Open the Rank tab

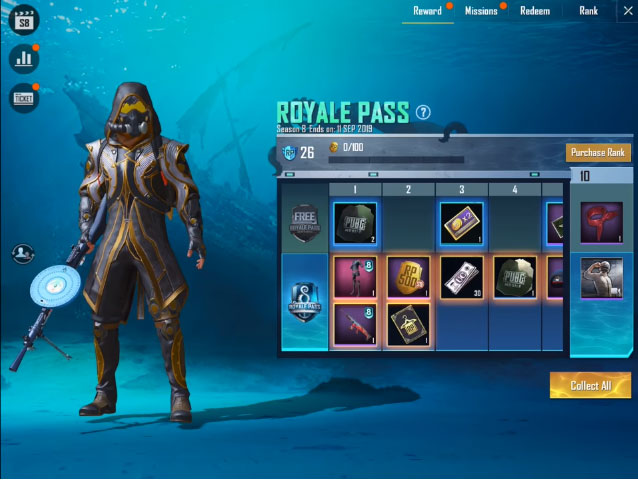tap(589, 11)
